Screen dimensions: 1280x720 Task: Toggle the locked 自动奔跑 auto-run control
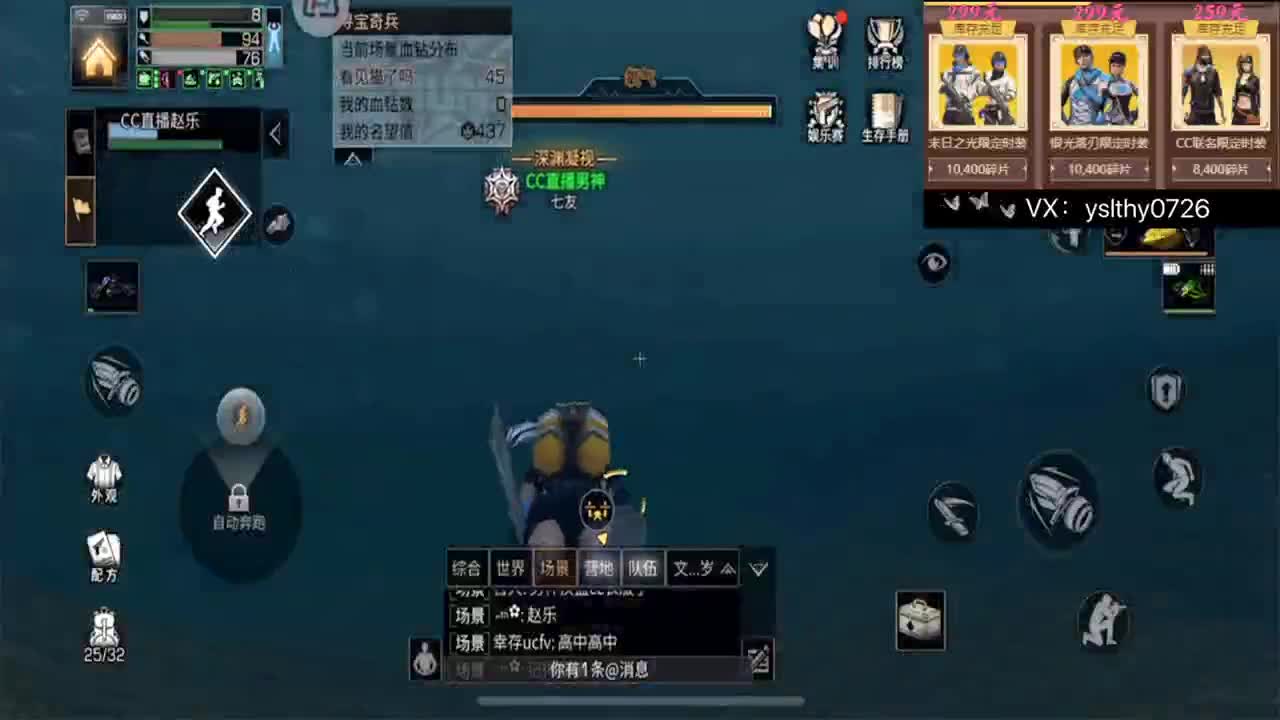[237, 500]
